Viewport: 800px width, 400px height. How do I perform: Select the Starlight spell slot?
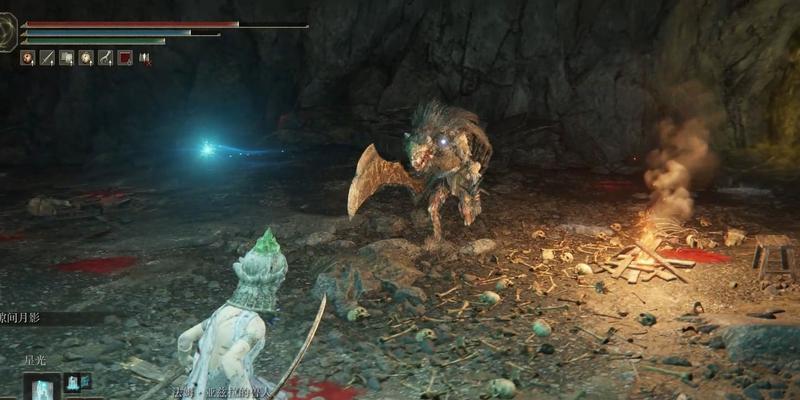[x=43, y=387]
